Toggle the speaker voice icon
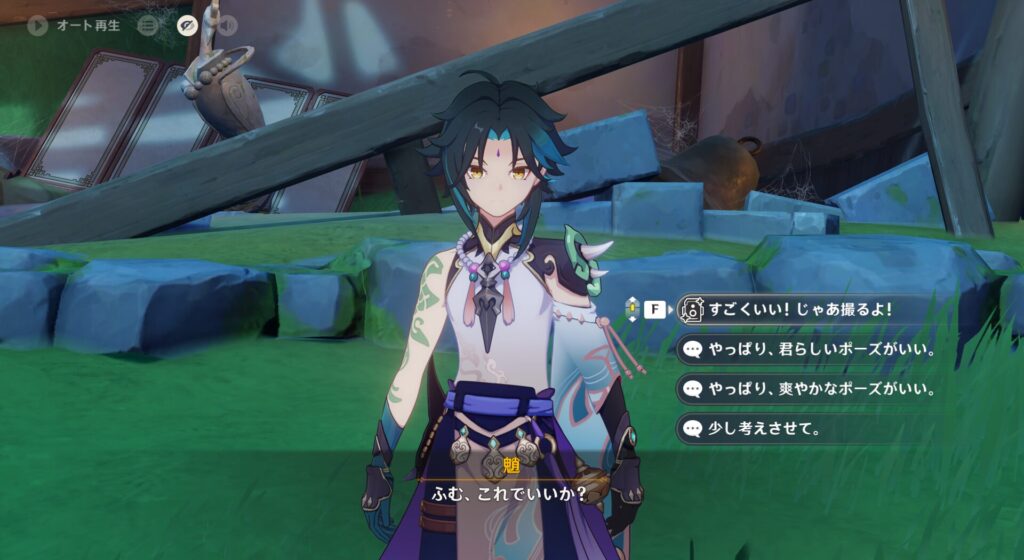This screenshot has width=1024, height=560. (226, 26)
